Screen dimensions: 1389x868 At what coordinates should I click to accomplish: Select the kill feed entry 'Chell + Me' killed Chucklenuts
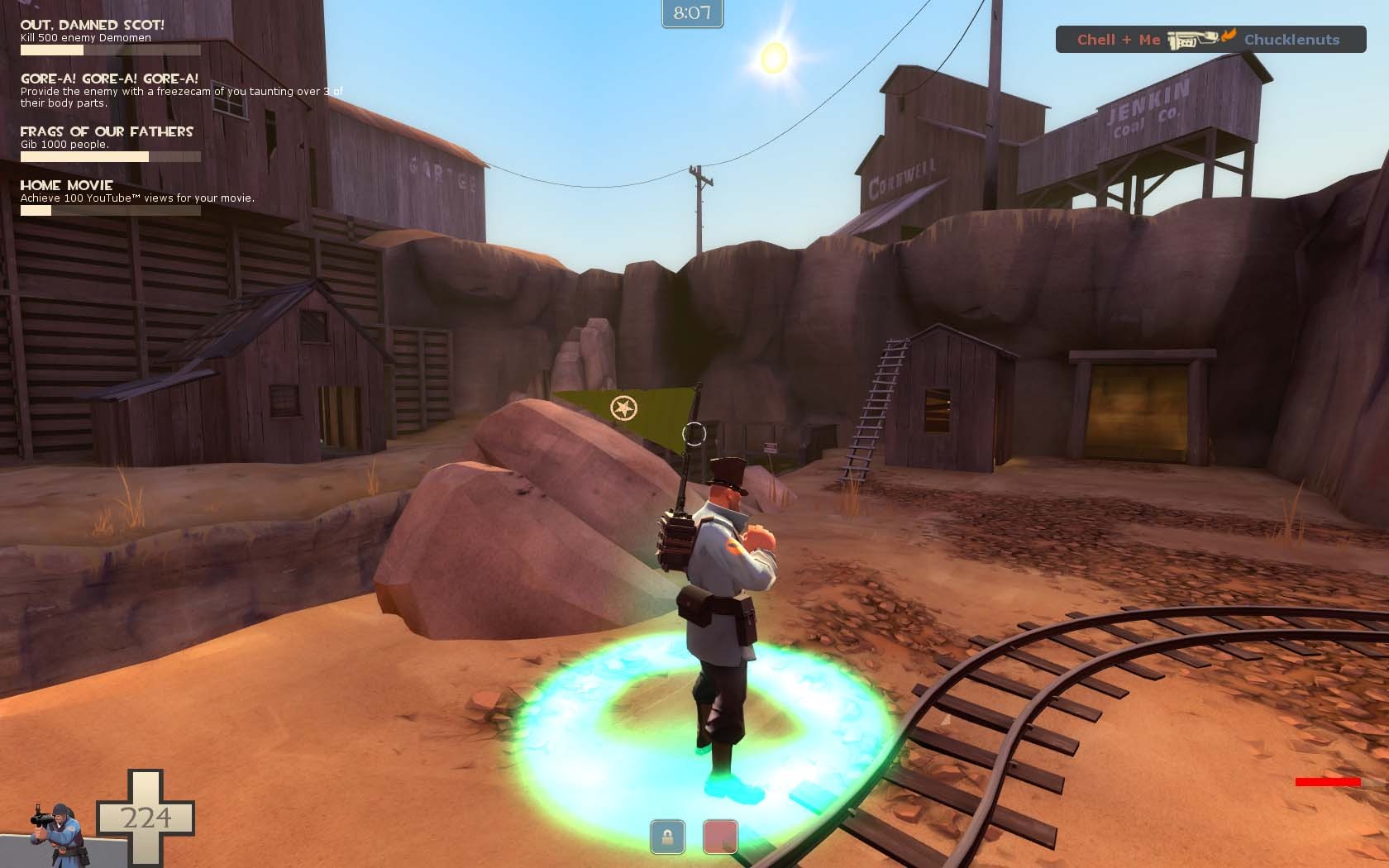(1209, 39)
